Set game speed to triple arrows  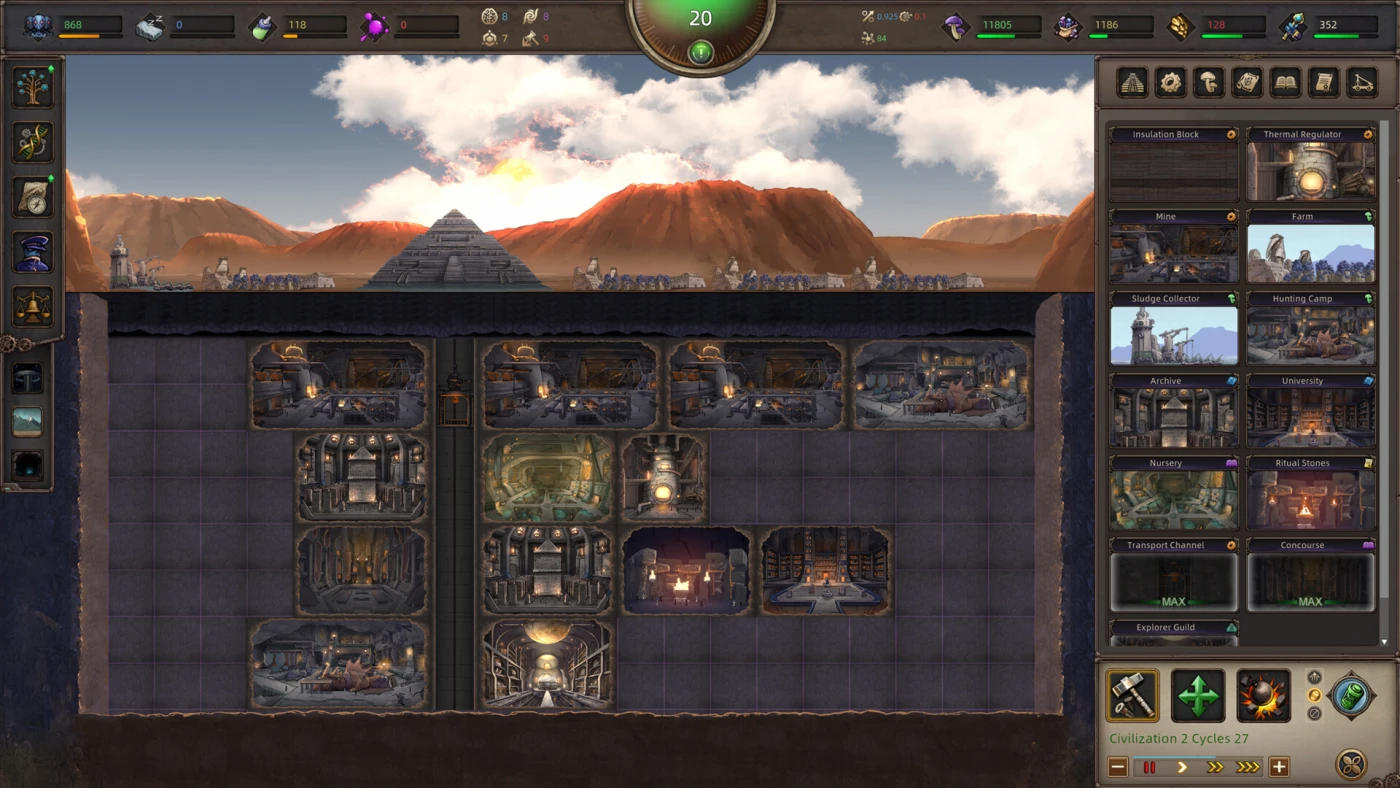tap(1248, 767)
